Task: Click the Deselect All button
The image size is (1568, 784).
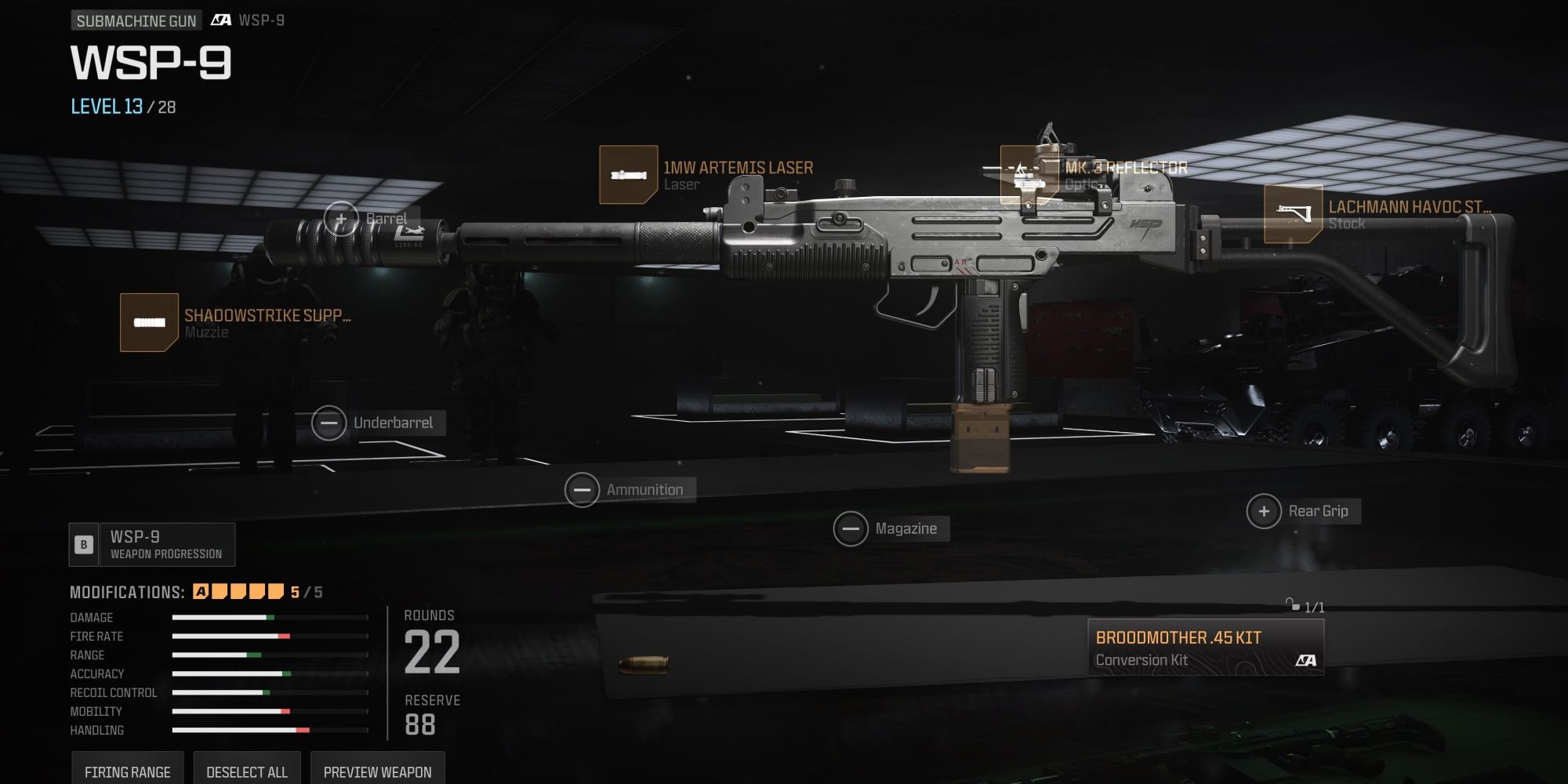Action: click(247, 771)
